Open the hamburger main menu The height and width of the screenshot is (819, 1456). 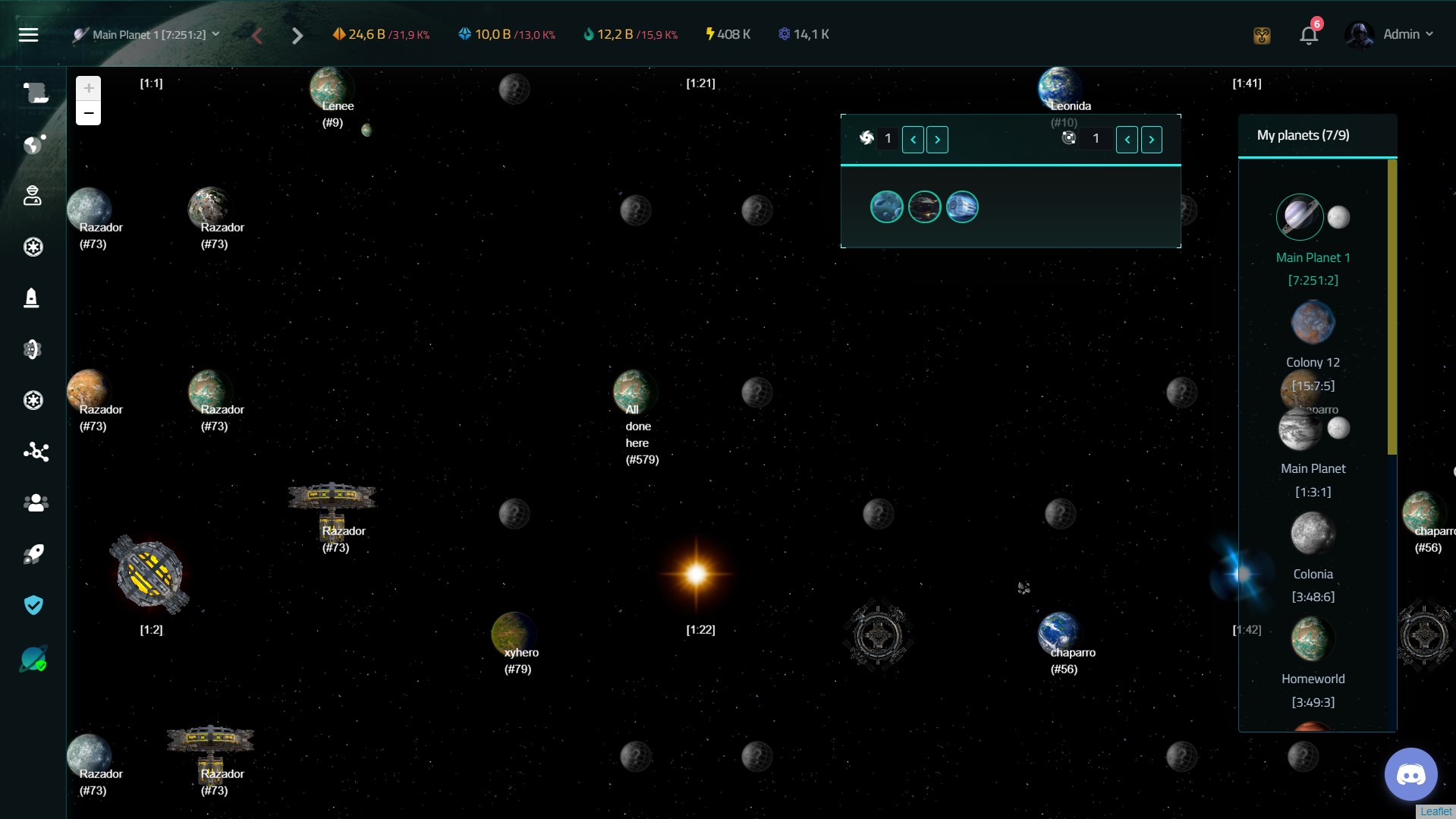pos(28,35)
